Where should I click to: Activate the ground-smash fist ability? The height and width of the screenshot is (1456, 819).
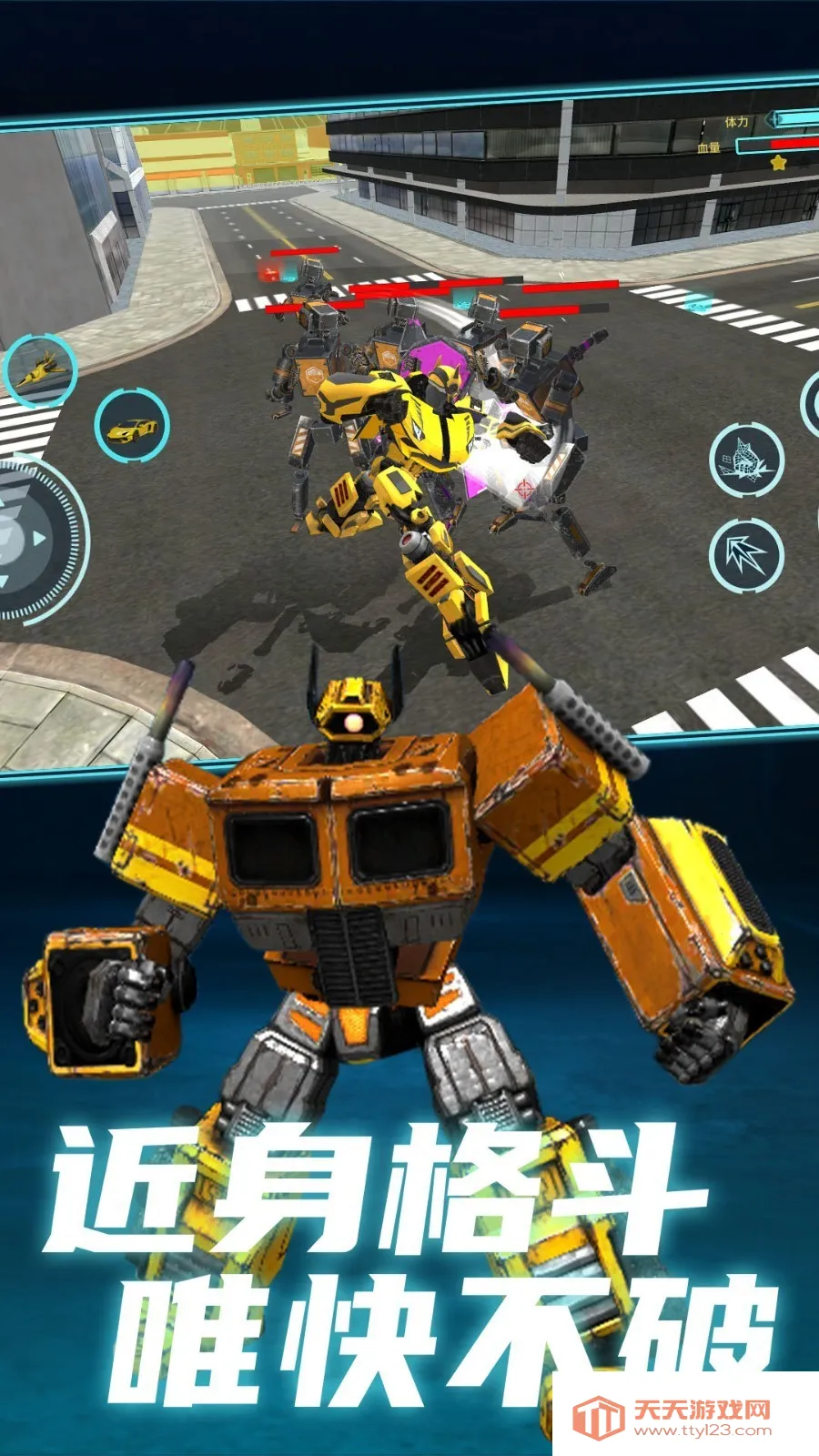(746, 460)
